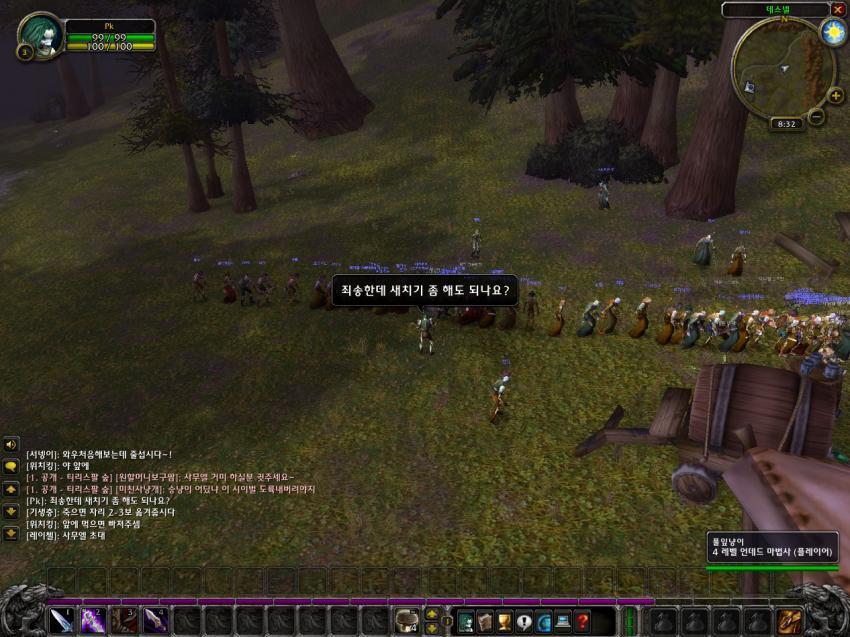Screen dimensions: 850x637
Task: Close the minimap with the red X
Action: (x=838, y=9)
